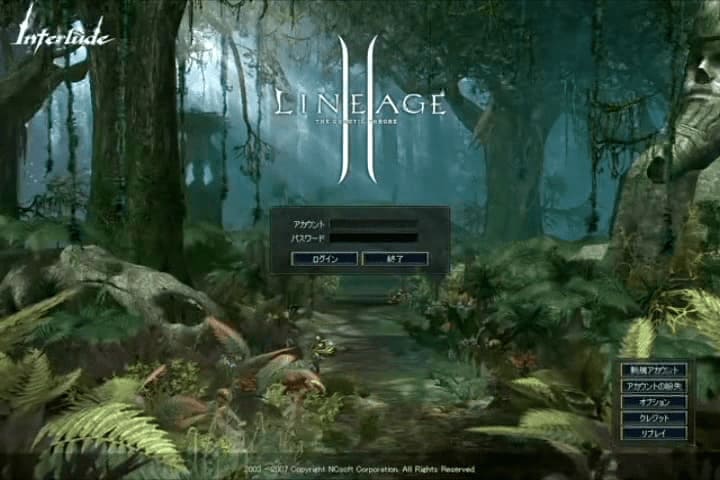Open the lost account button (アカウントの紛失)
This screenshot has height=480, width=720.
tap(654, 386)
